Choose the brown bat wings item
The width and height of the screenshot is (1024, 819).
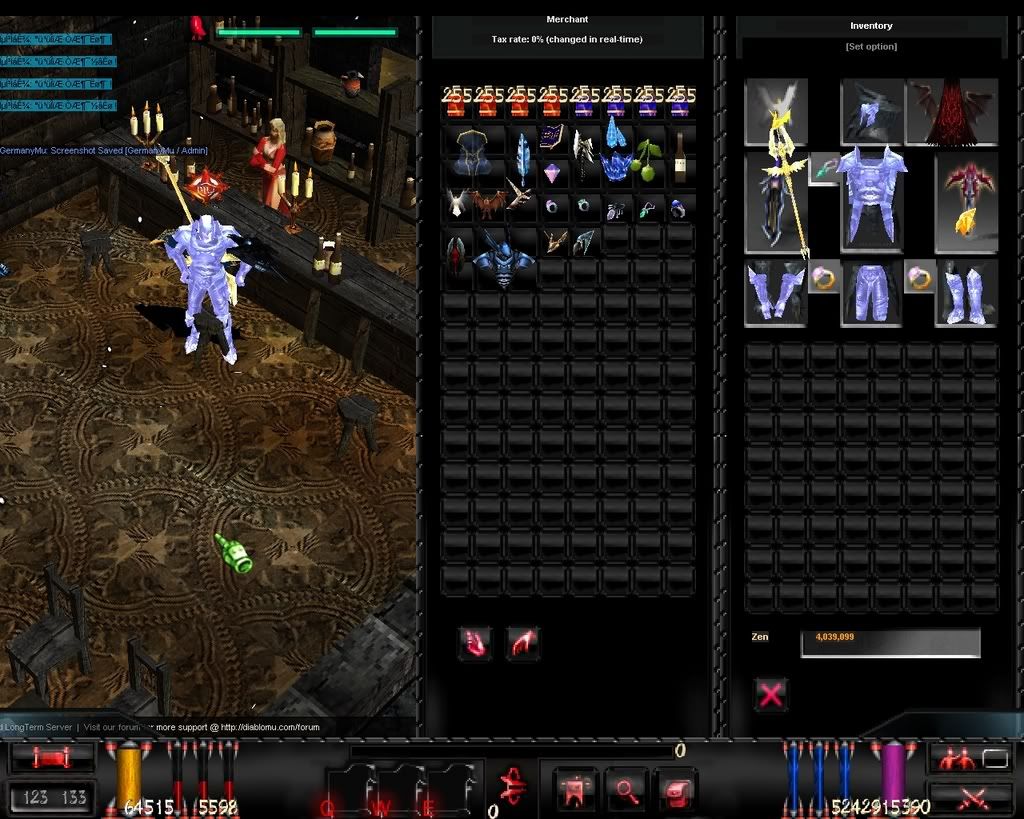click(489, 204)
